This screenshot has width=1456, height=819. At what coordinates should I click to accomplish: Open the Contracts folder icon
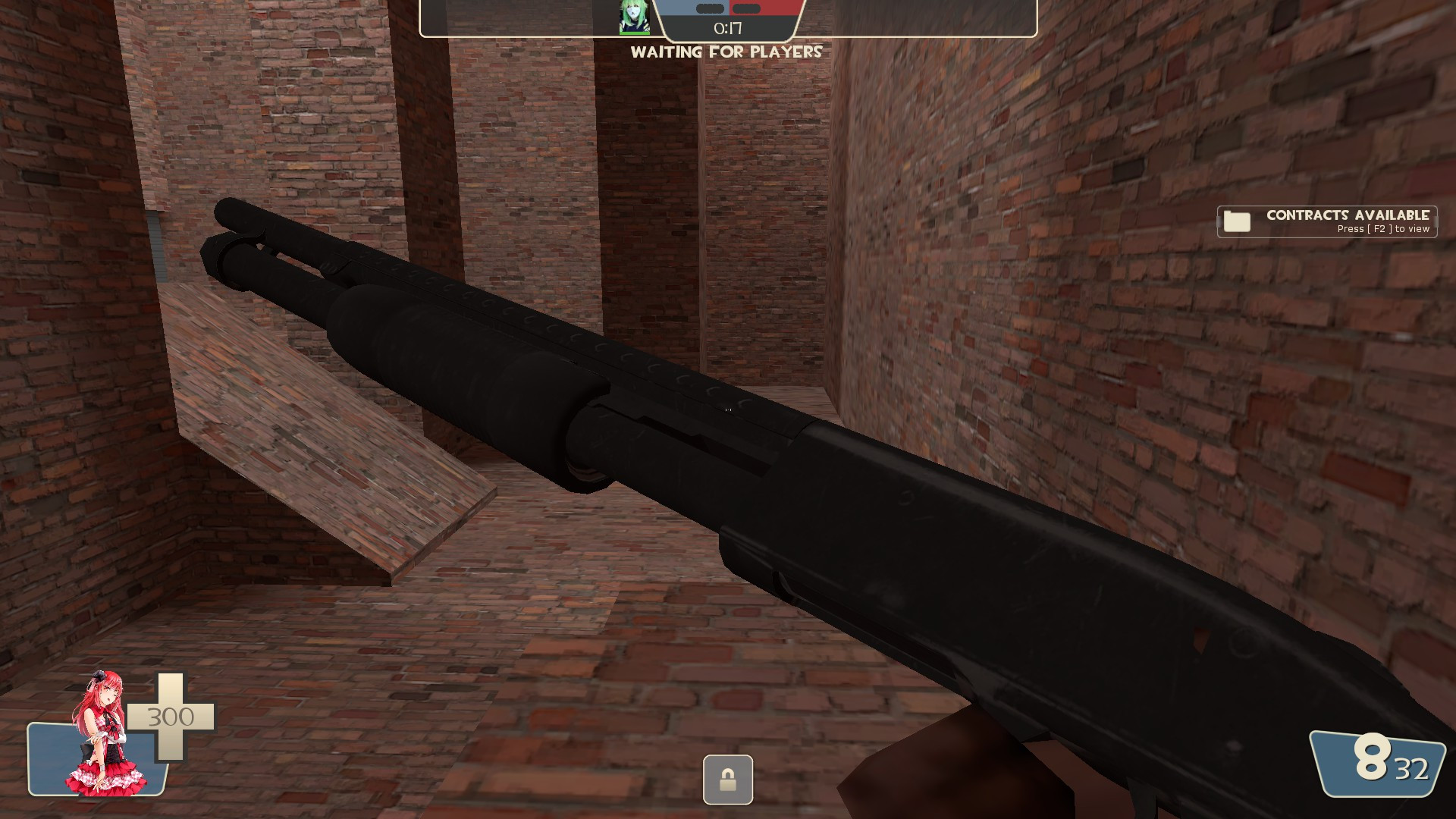1236,221
